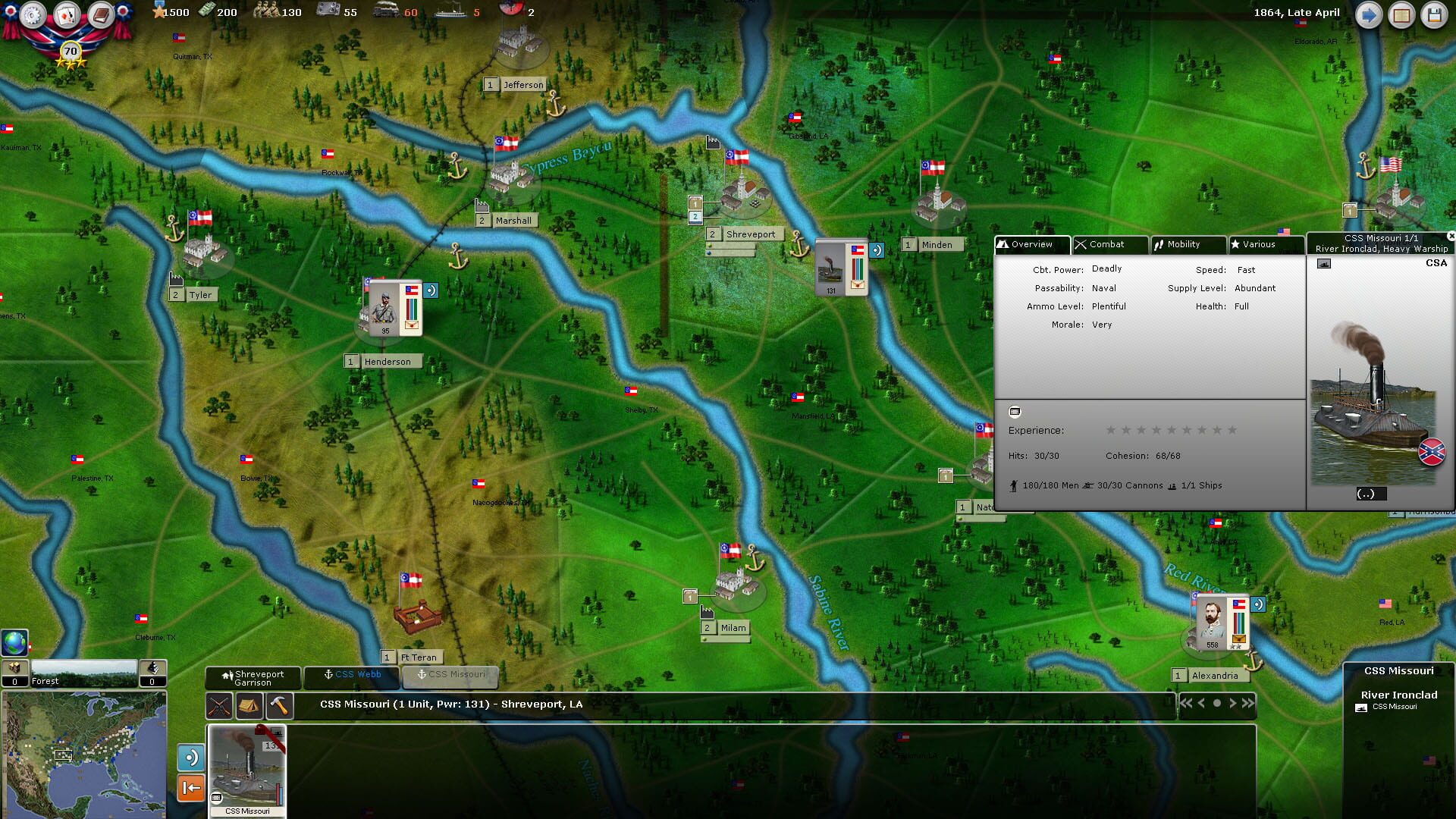Screen dimensions: 1456x819
Task: Click the jump-to-start arrow icon bottom-left
Action: coord(191,788)
